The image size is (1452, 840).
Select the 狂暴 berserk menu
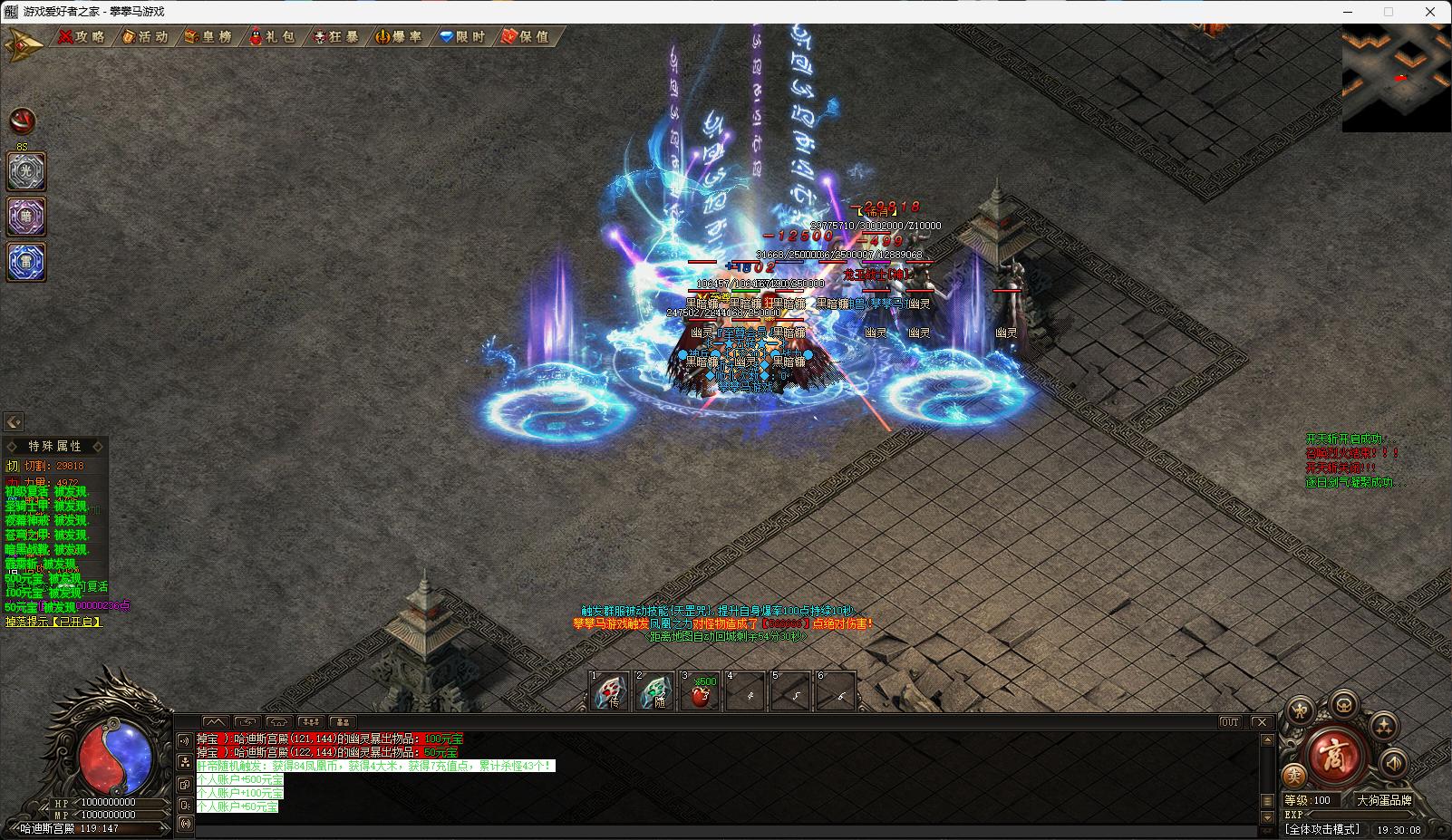(335, 37)
